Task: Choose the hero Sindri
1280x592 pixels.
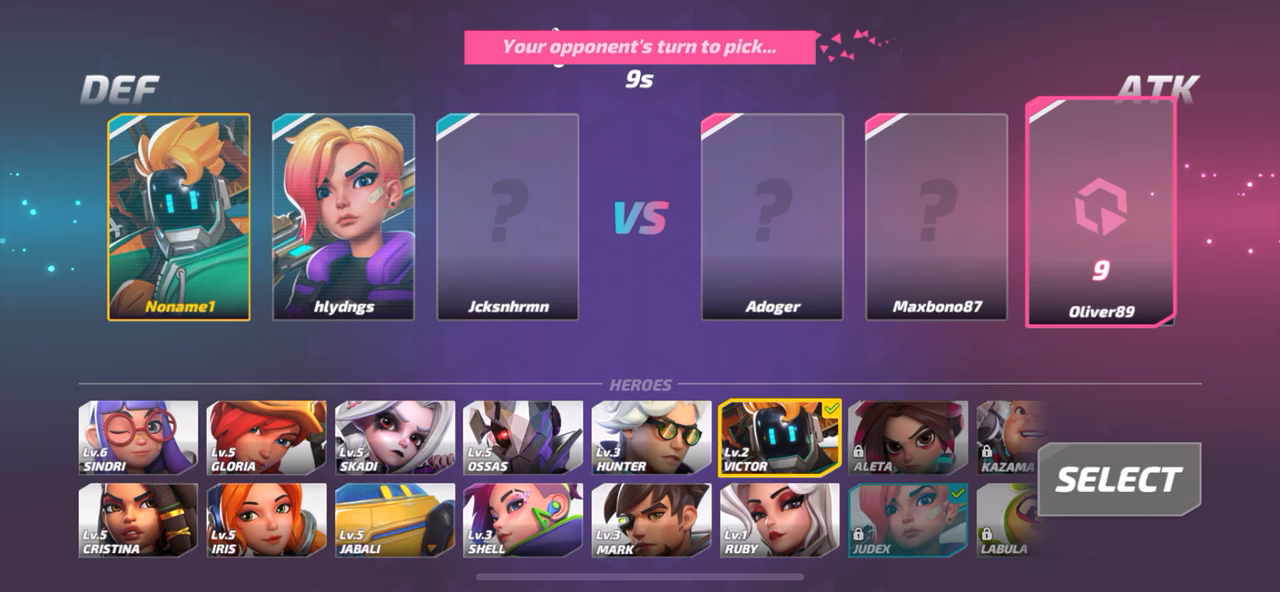Action: click(139, 438)
